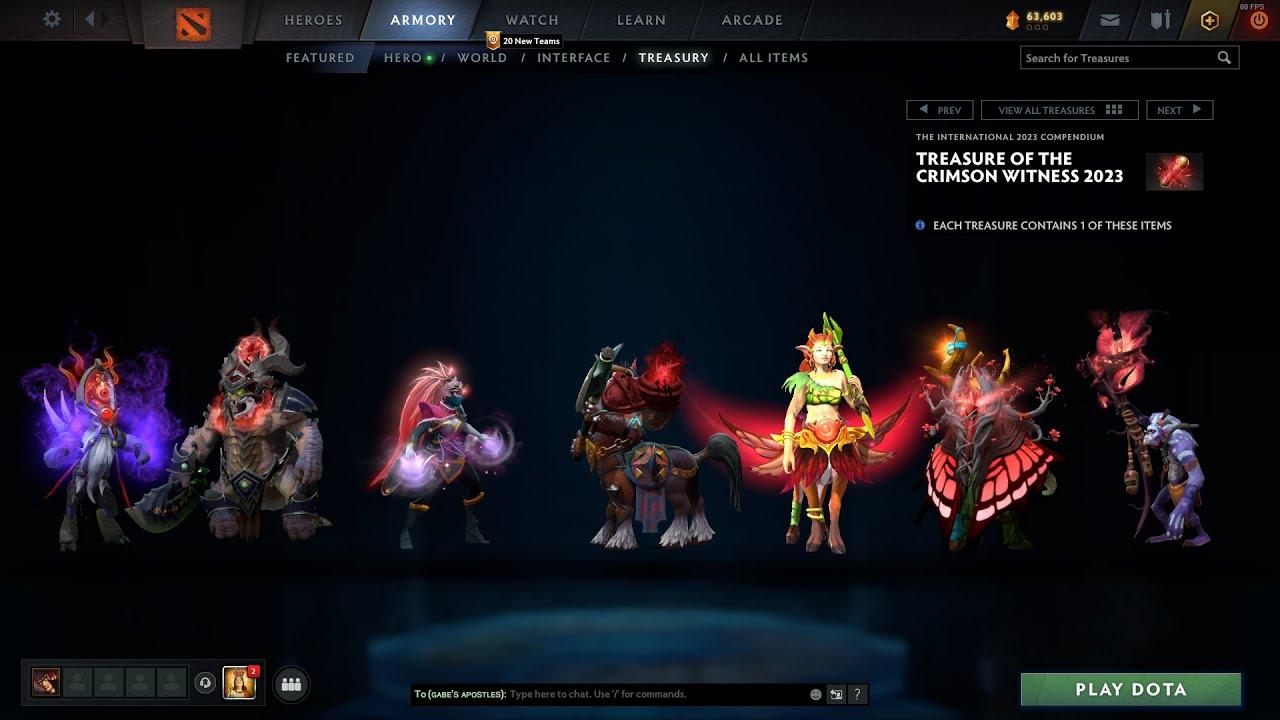Click PREV to view previous treasure

(x=940, y=109)
